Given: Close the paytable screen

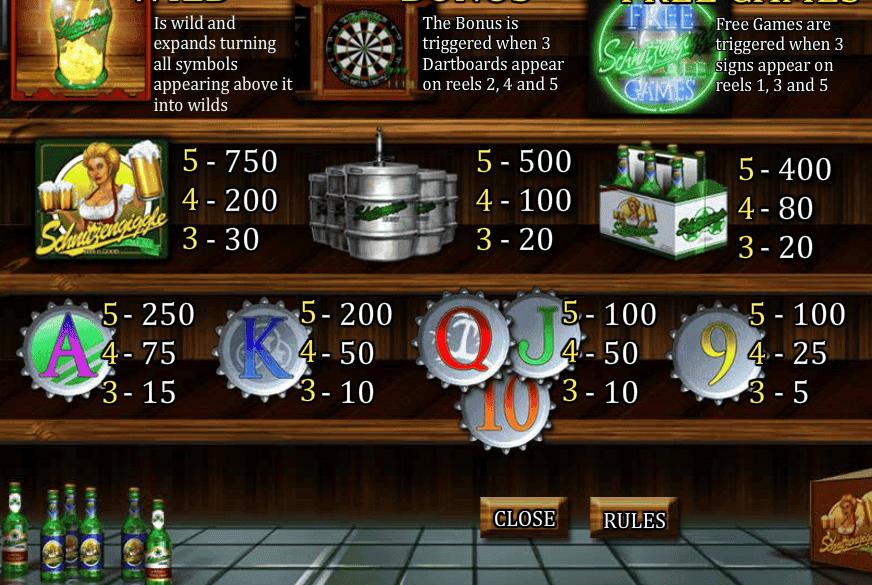Looking at the screenshot, I should point(524,518).
